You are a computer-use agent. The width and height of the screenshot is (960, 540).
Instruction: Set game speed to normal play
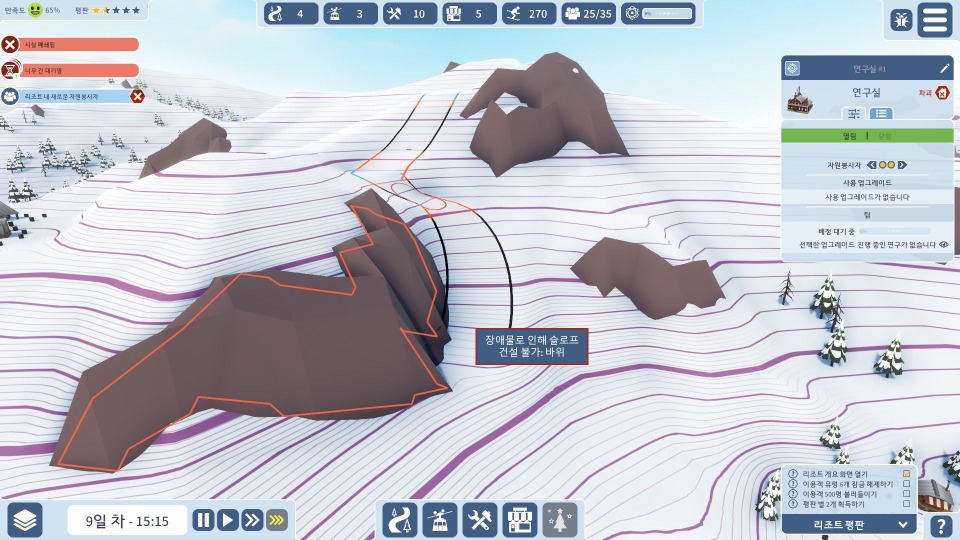pos(227,520)
